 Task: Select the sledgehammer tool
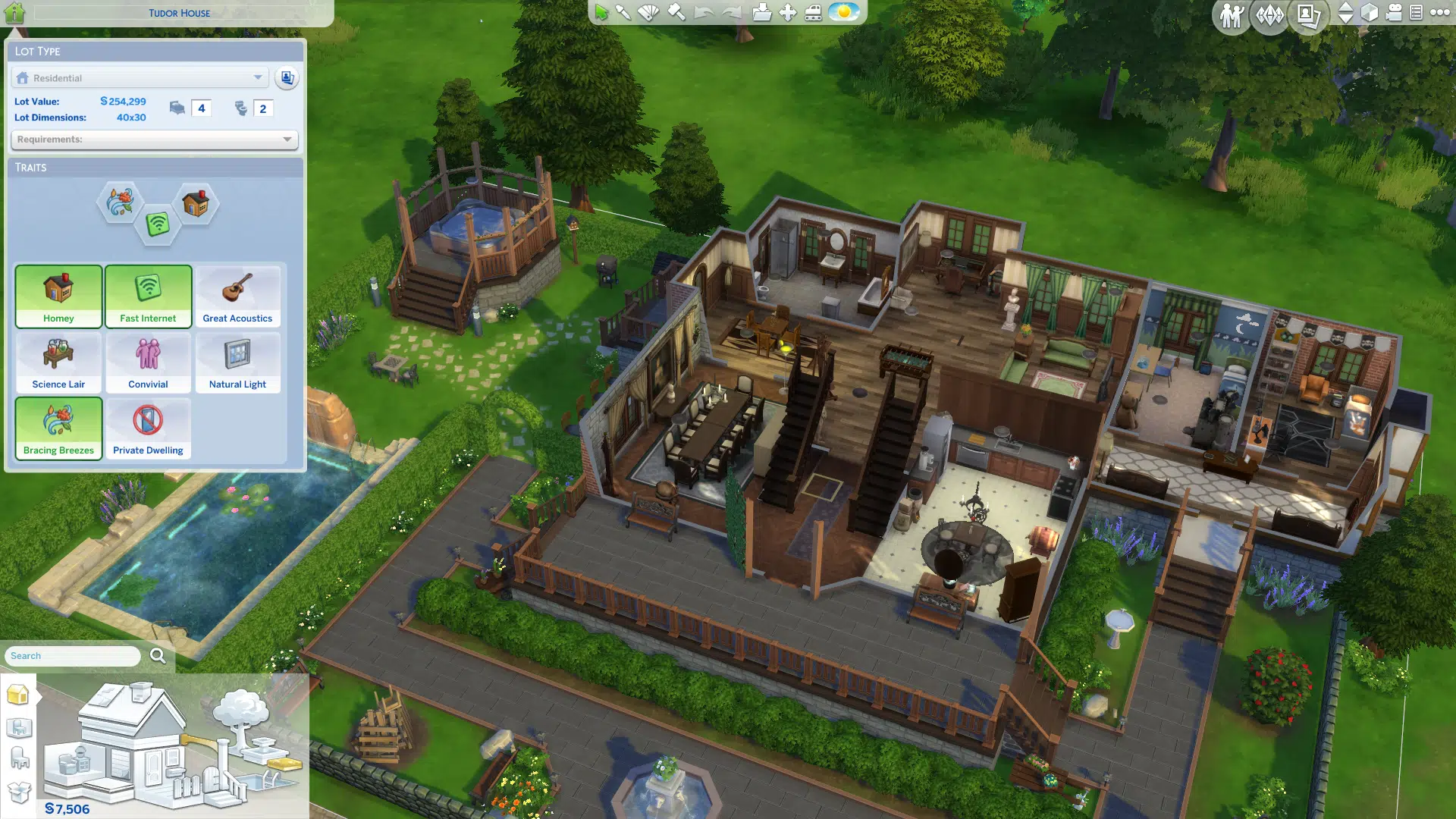676,12
